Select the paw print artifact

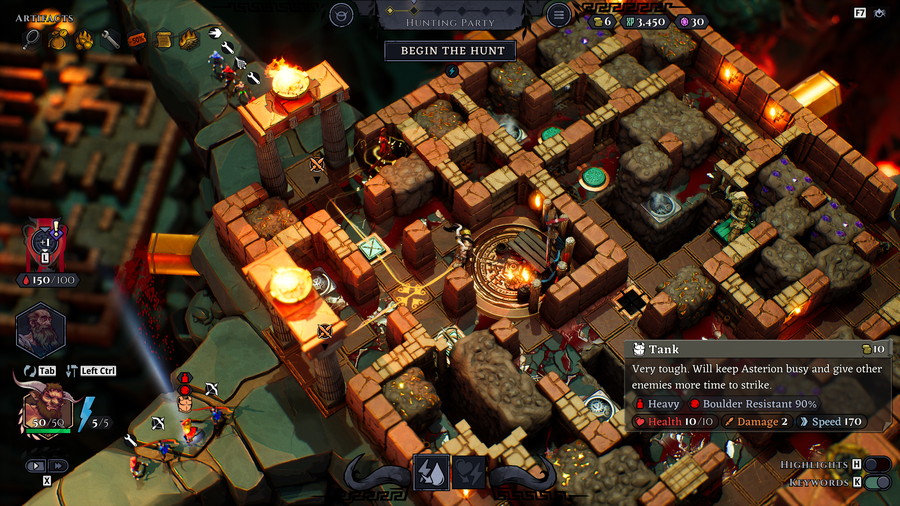(x=84, y=40)
